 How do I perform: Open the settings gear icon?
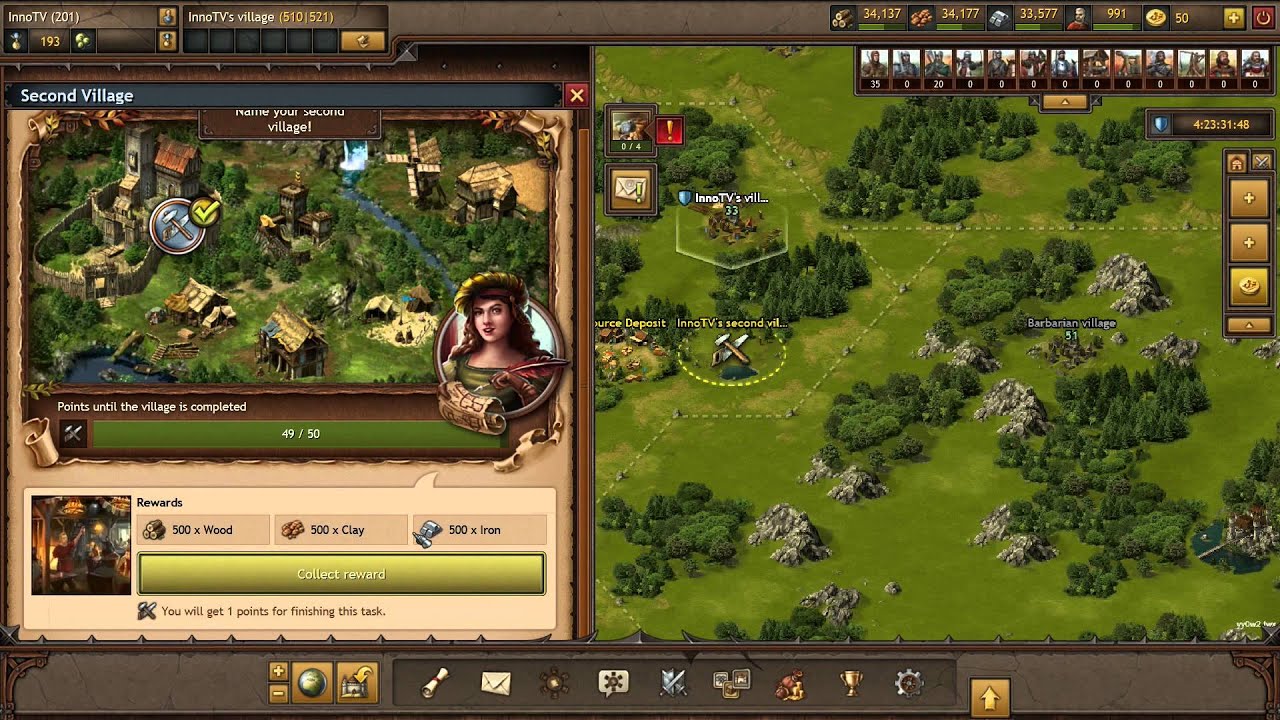[908, 684]
